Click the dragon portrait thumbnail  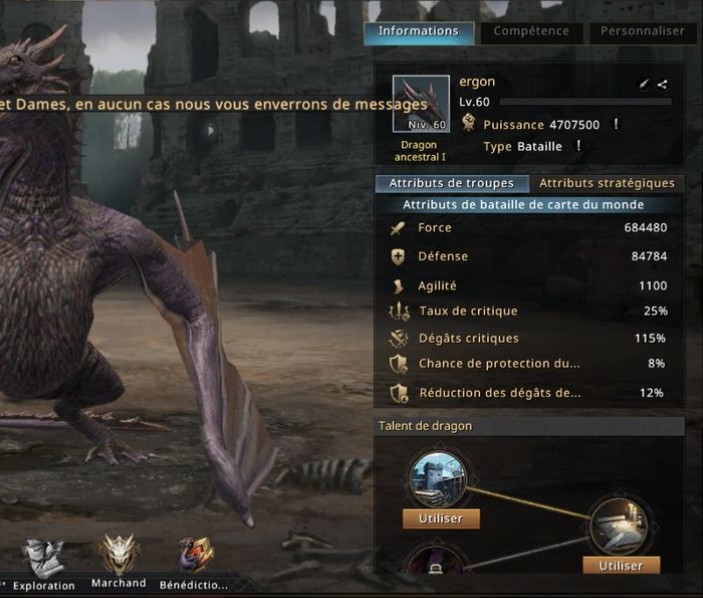coord(420,104)
